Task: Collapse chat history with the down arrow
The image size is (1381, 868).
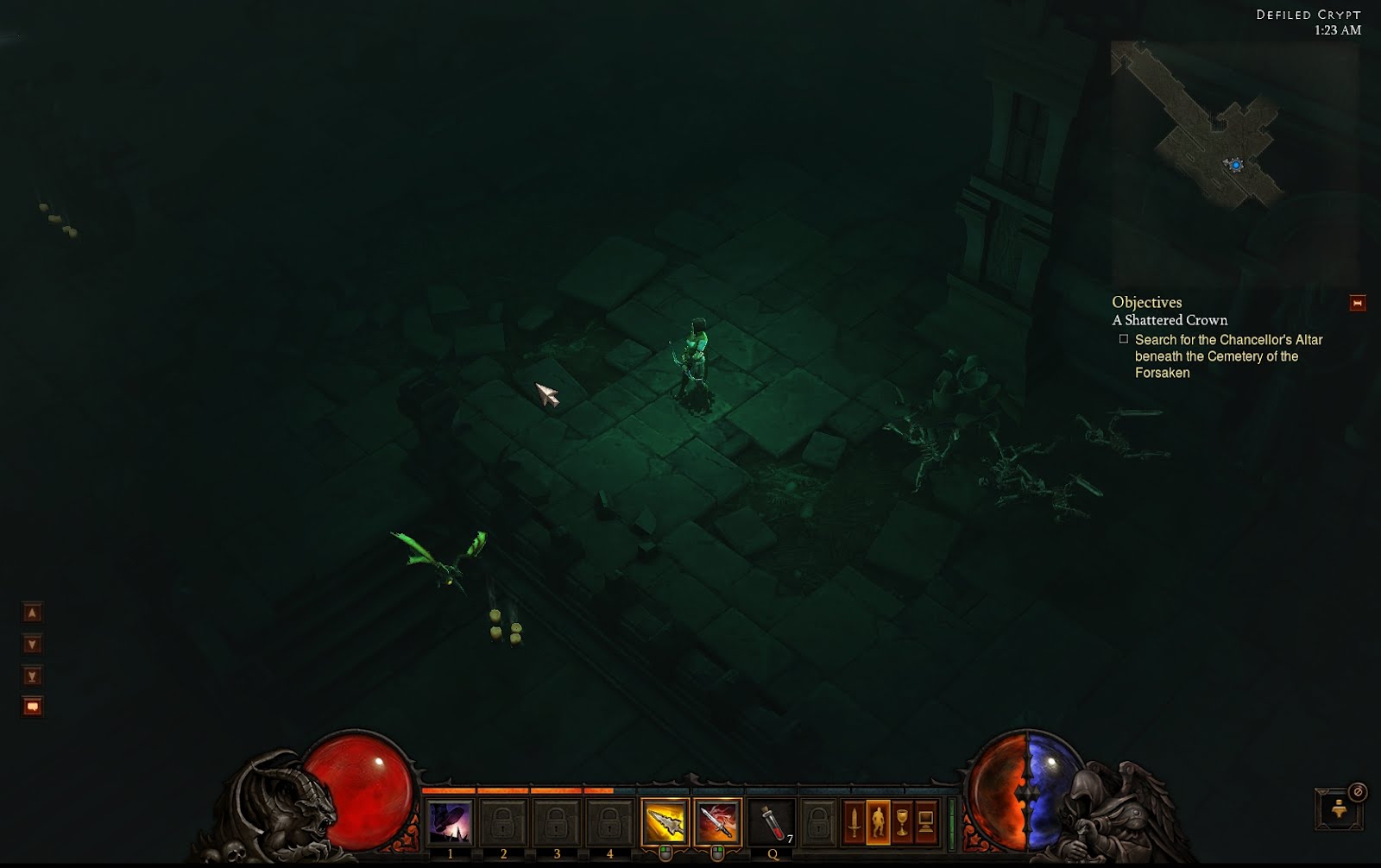Action: pyautogui.click(x=32, y=644)
